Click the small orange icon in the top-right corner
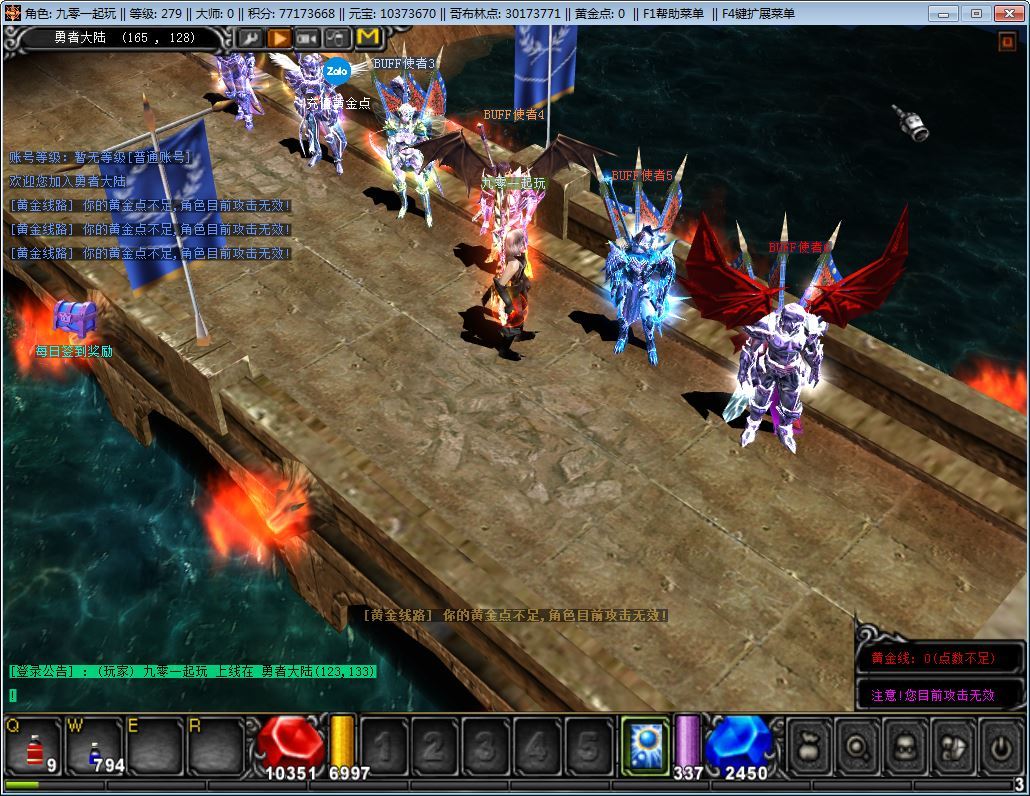This screenshot has height=796, width=1030. pyautogui.click(x=1007, y=42)
